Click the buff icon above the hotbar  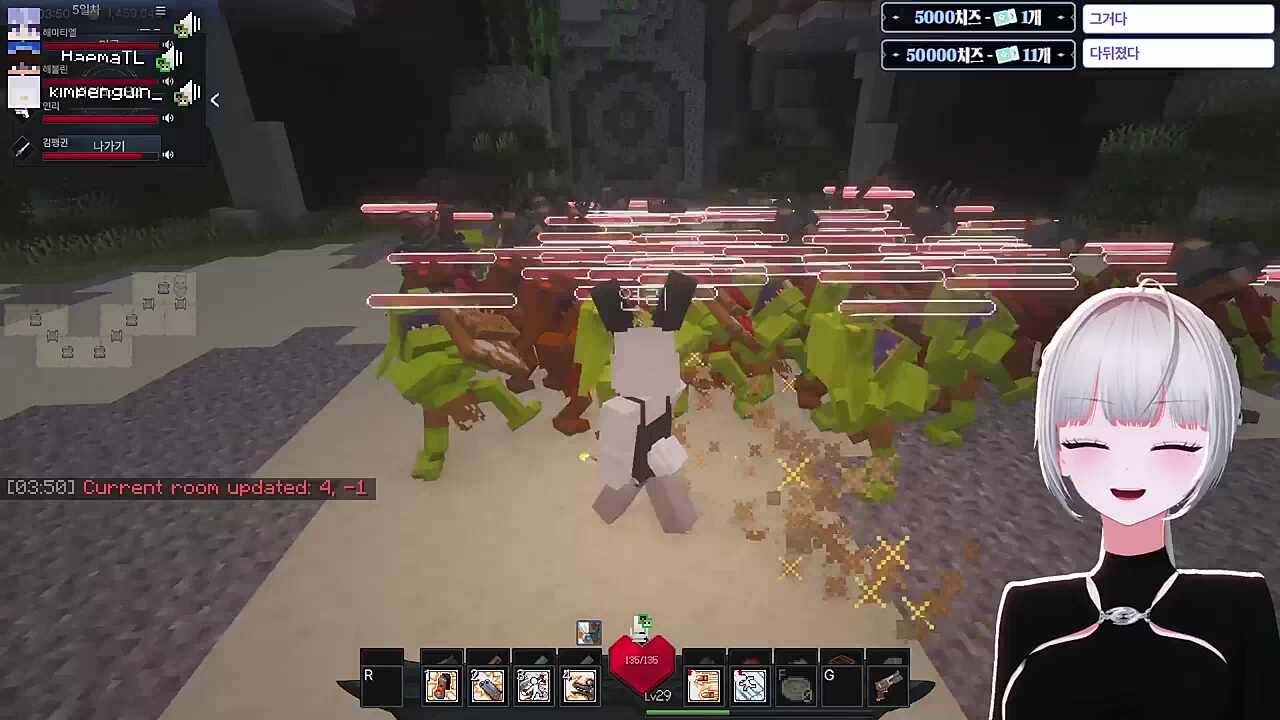pos(589,632)
